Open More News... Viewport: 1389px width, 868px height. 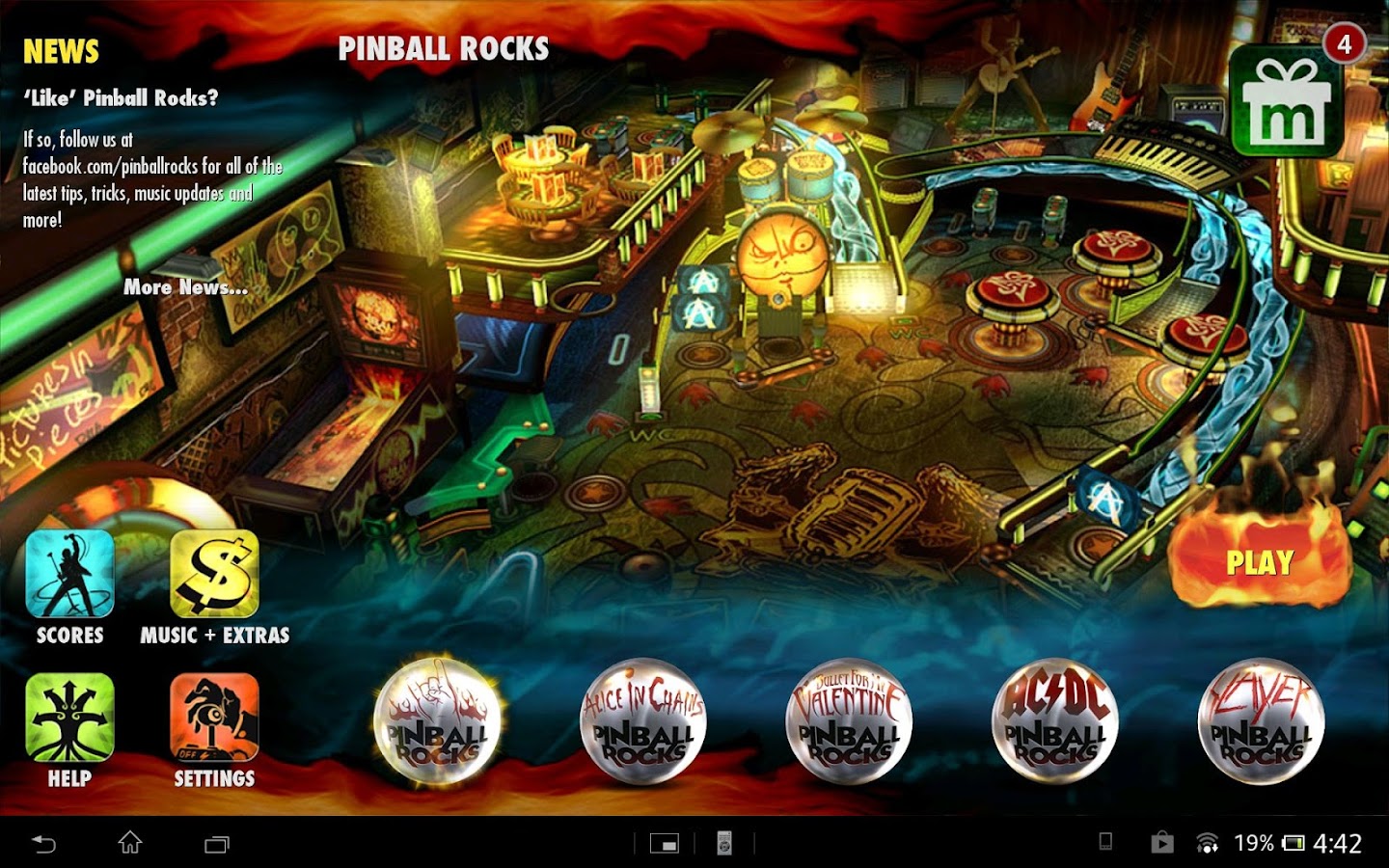[x=186, y=287]
